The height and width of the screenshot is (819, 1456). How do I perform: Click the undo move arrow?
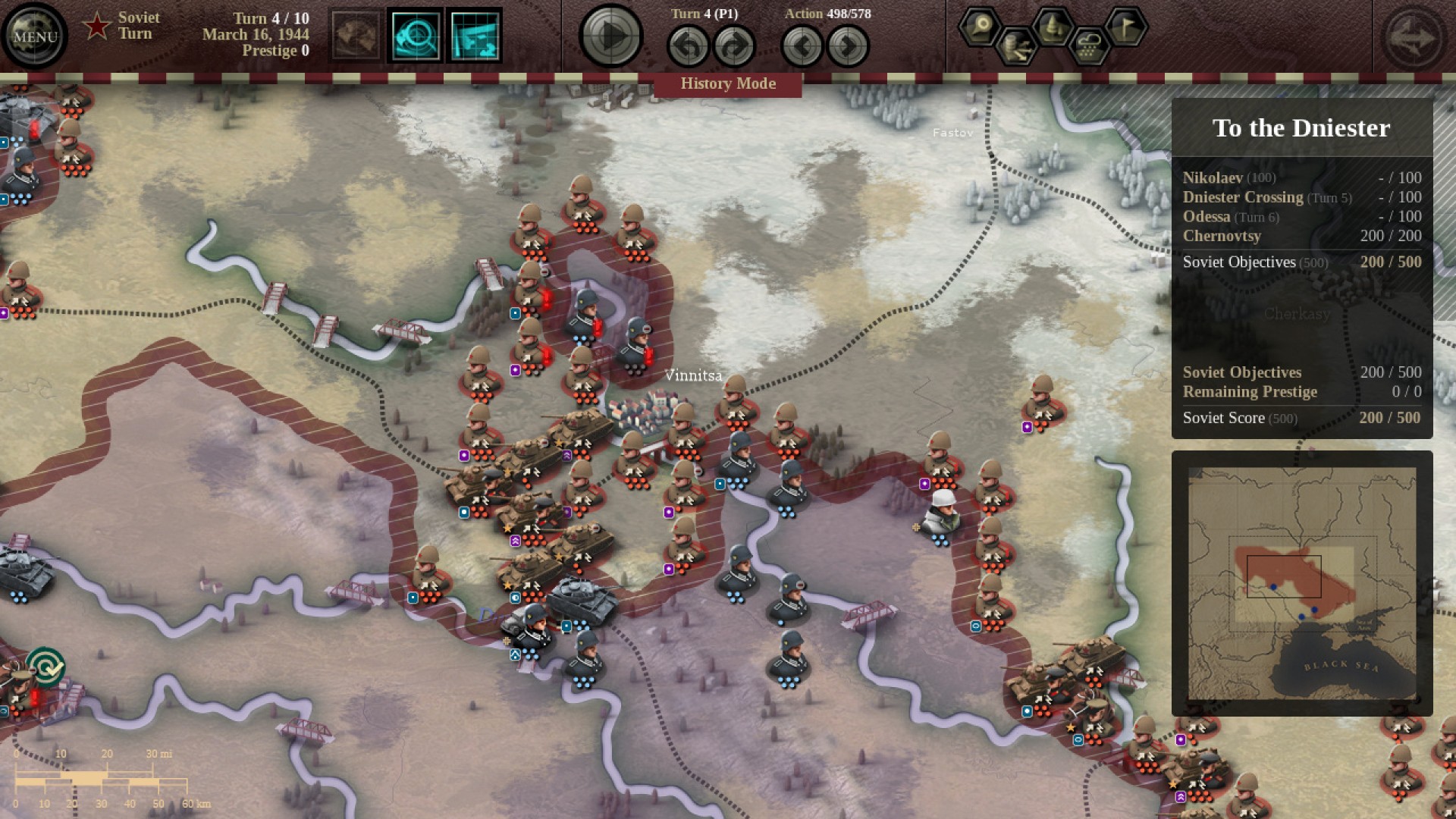point(689,45)
